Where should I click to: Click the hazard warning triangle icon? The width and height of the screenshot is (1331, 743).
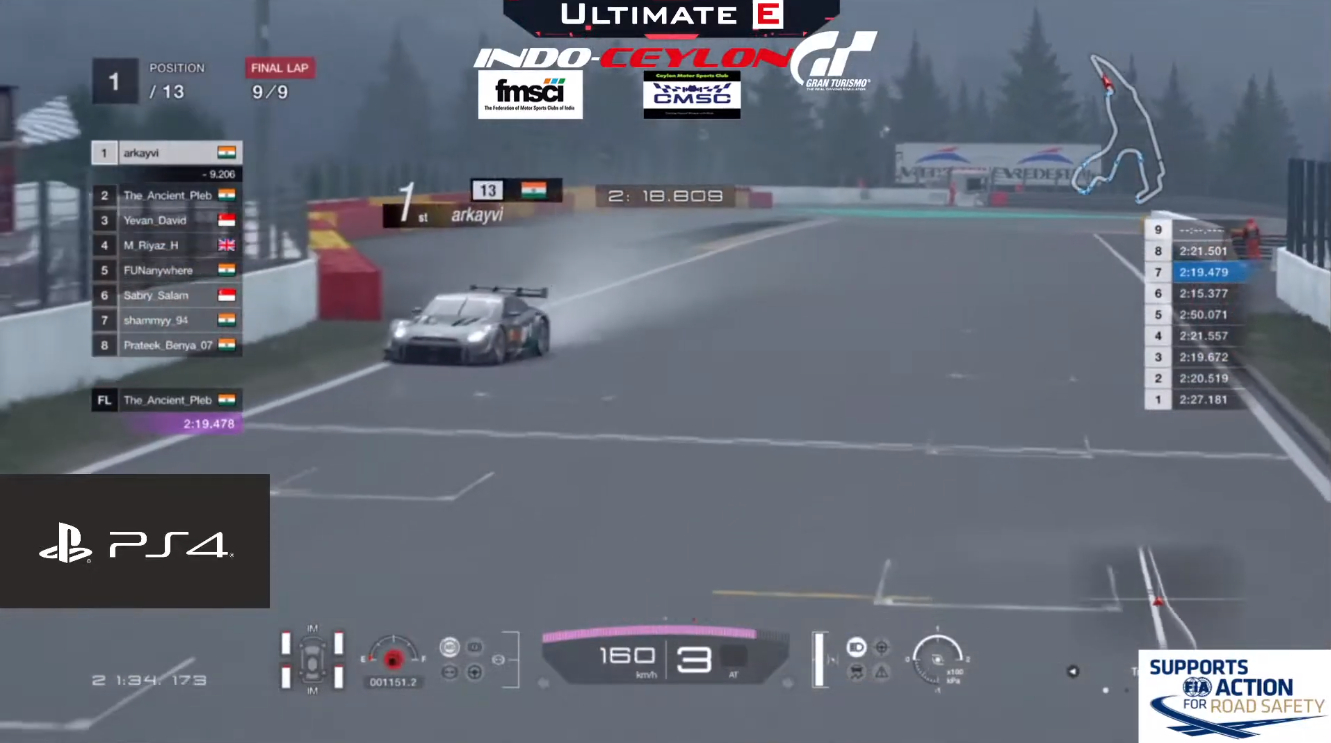pyautogui.click(x=881, y=673)
